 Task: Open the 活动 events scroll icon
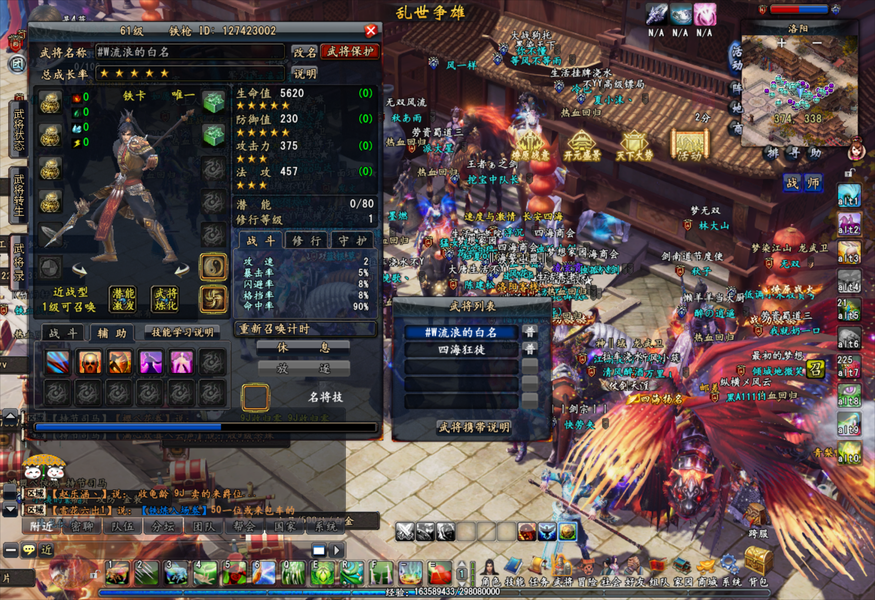coord(688,145)
